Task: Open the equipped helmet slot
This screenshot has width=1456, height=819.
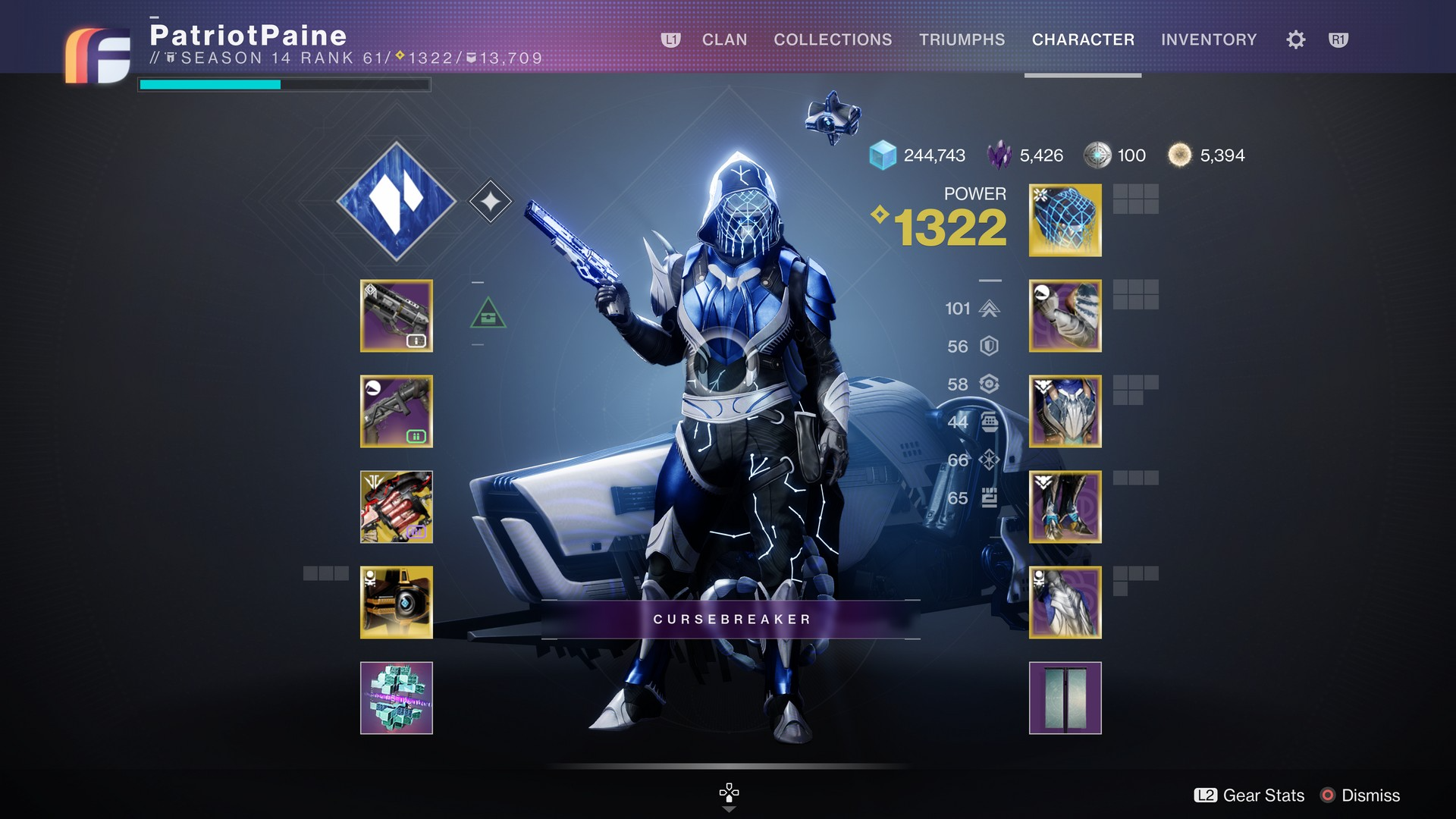Action: (x=1064, y=220)
